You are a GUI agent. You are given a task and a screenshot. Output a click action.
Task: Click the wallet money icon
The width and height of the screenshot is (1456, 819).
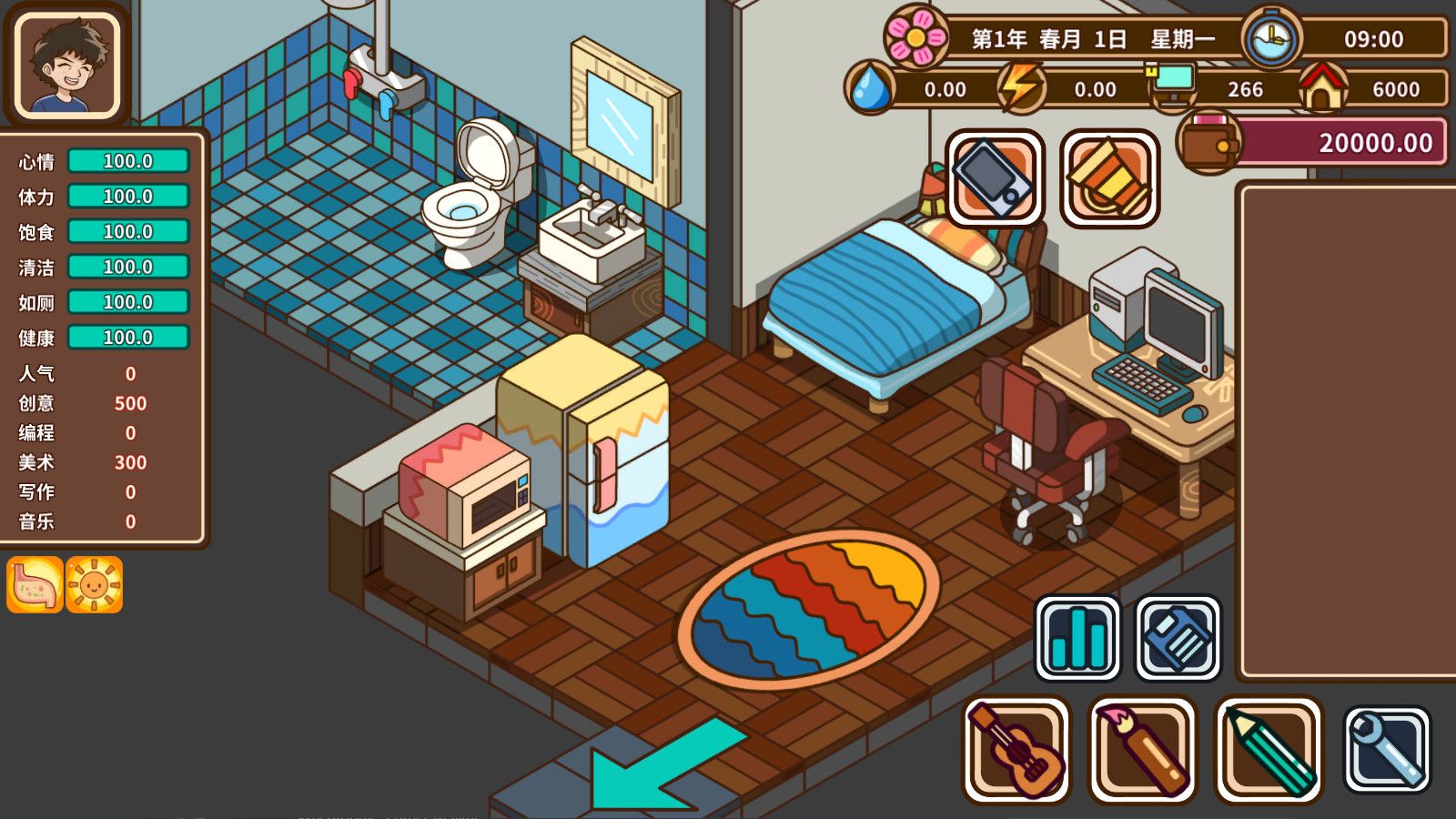1208,143
